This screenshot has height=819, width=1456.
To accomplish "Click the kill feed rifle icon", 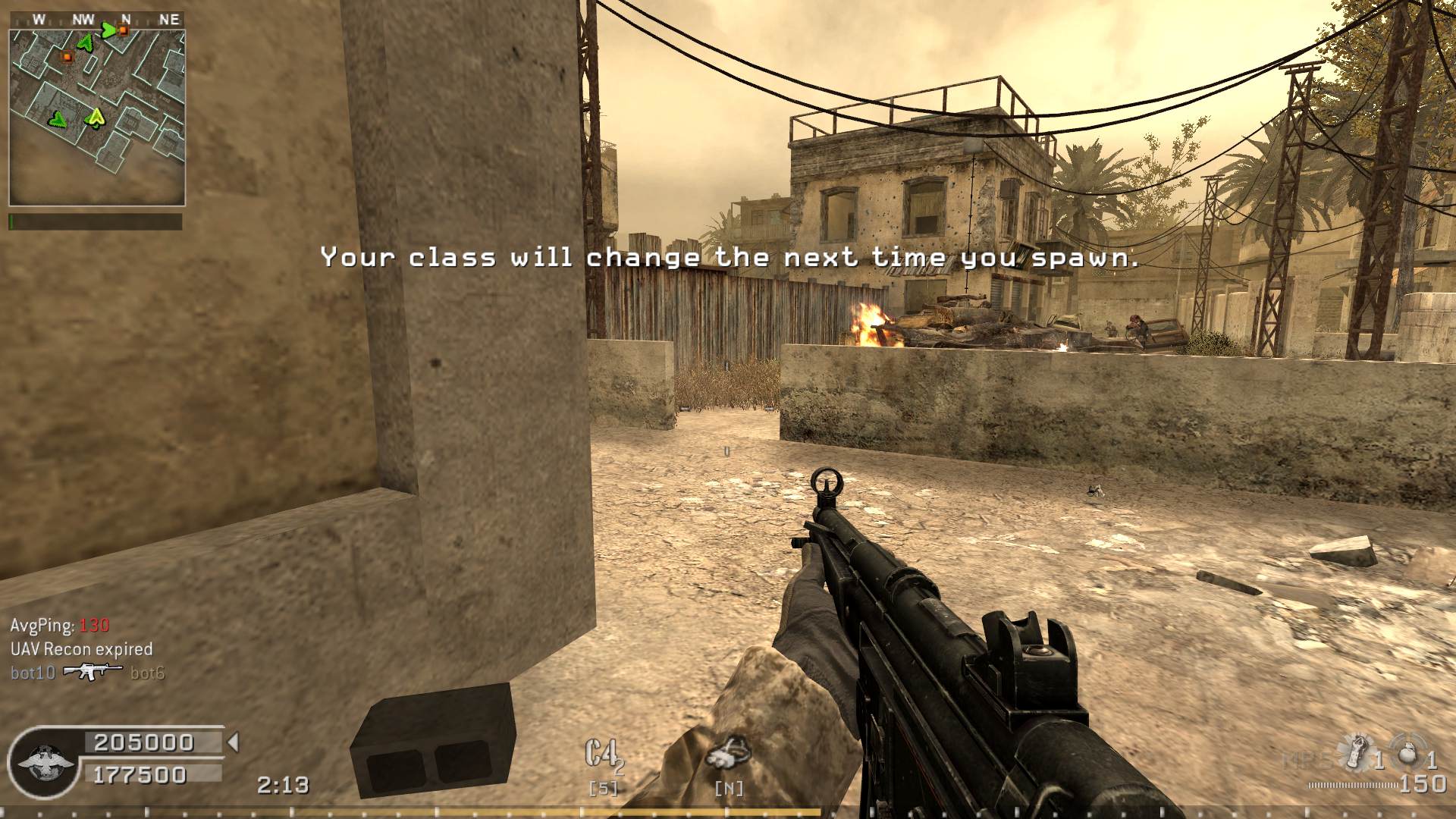I will tap(93, 672).
